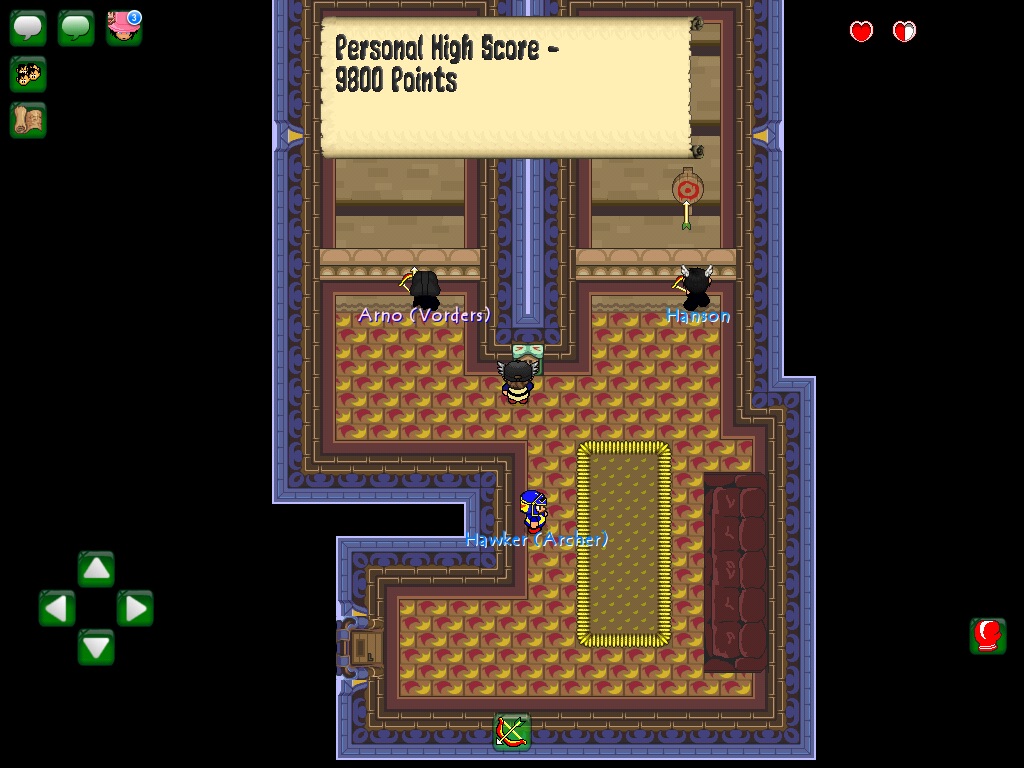Tap the down arrow on the D-pad

point(96,647)
